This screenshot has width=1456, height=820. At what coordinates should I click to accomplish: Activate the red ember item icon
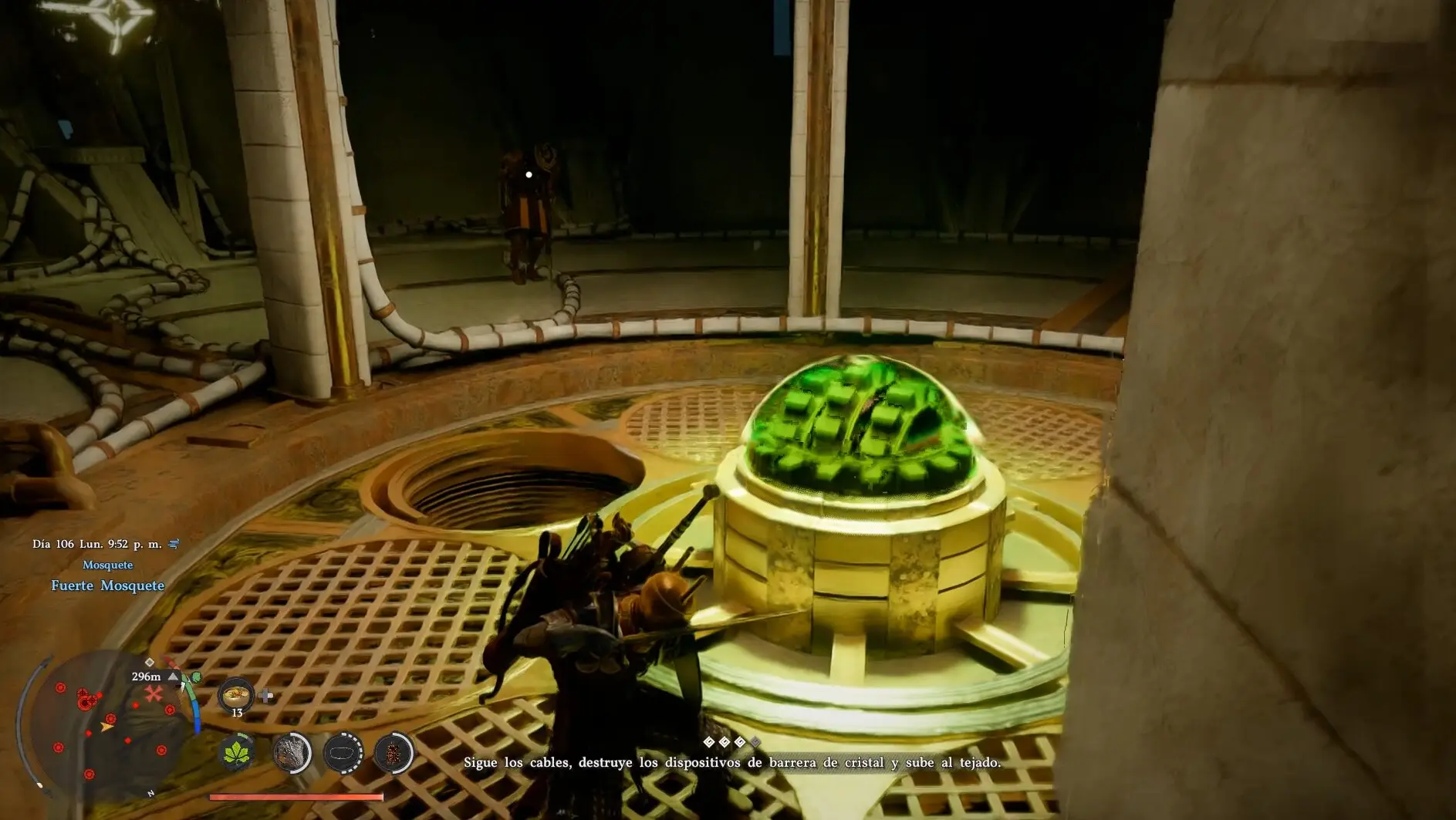tap(394, 753)
